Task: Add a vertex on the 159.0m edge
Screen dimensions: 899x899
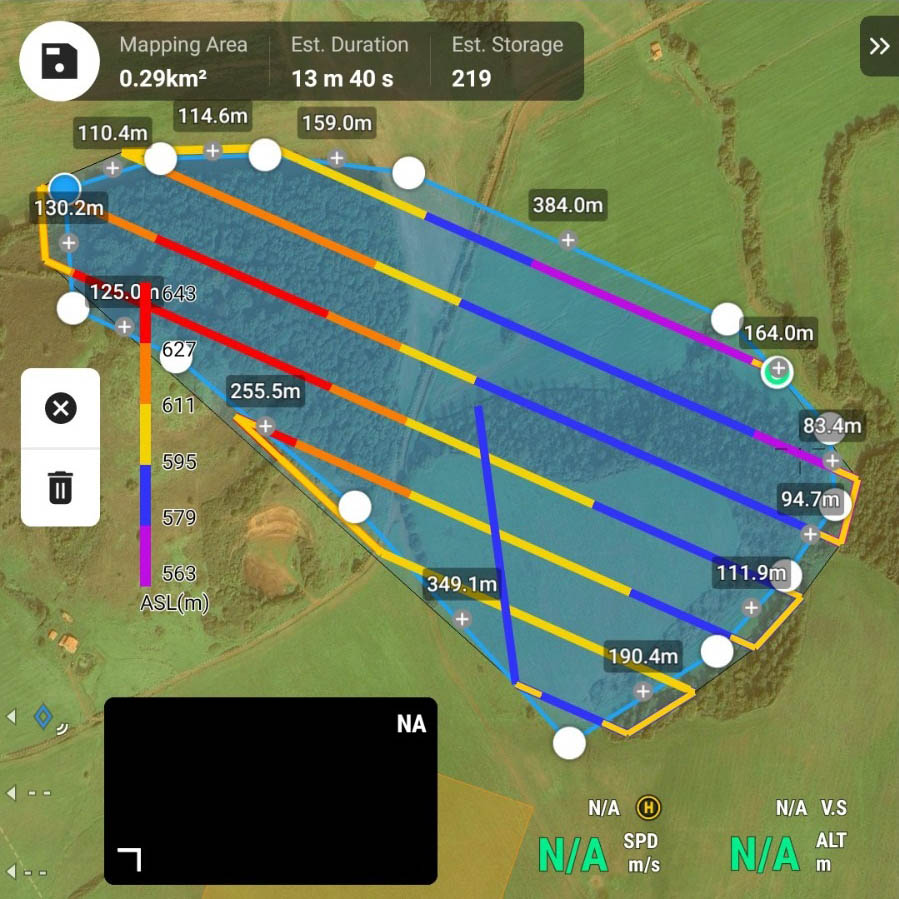Action: tap(337, 158)
